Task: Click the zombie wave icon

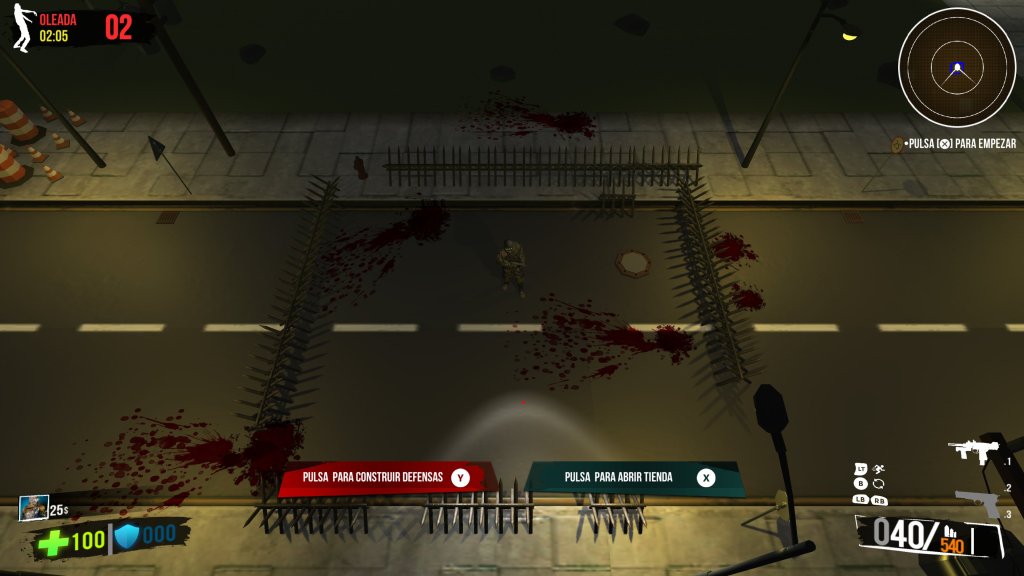Action: (x=22, y=28)
